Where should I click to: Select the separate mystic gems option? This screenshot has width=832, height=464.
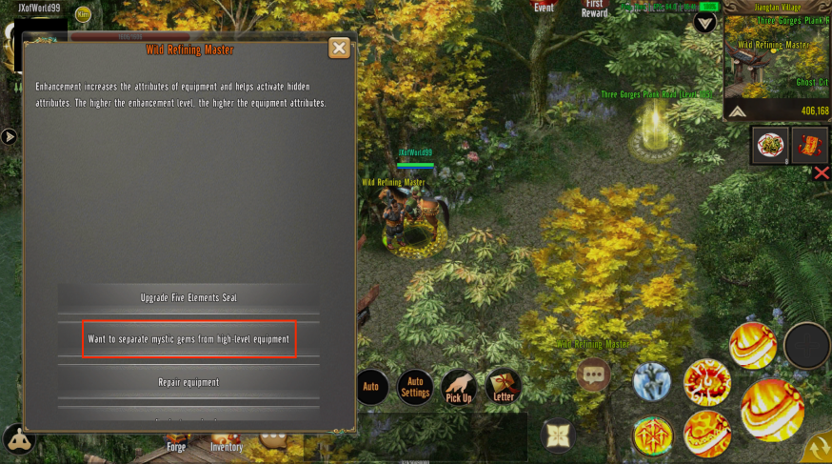point(189,339)
